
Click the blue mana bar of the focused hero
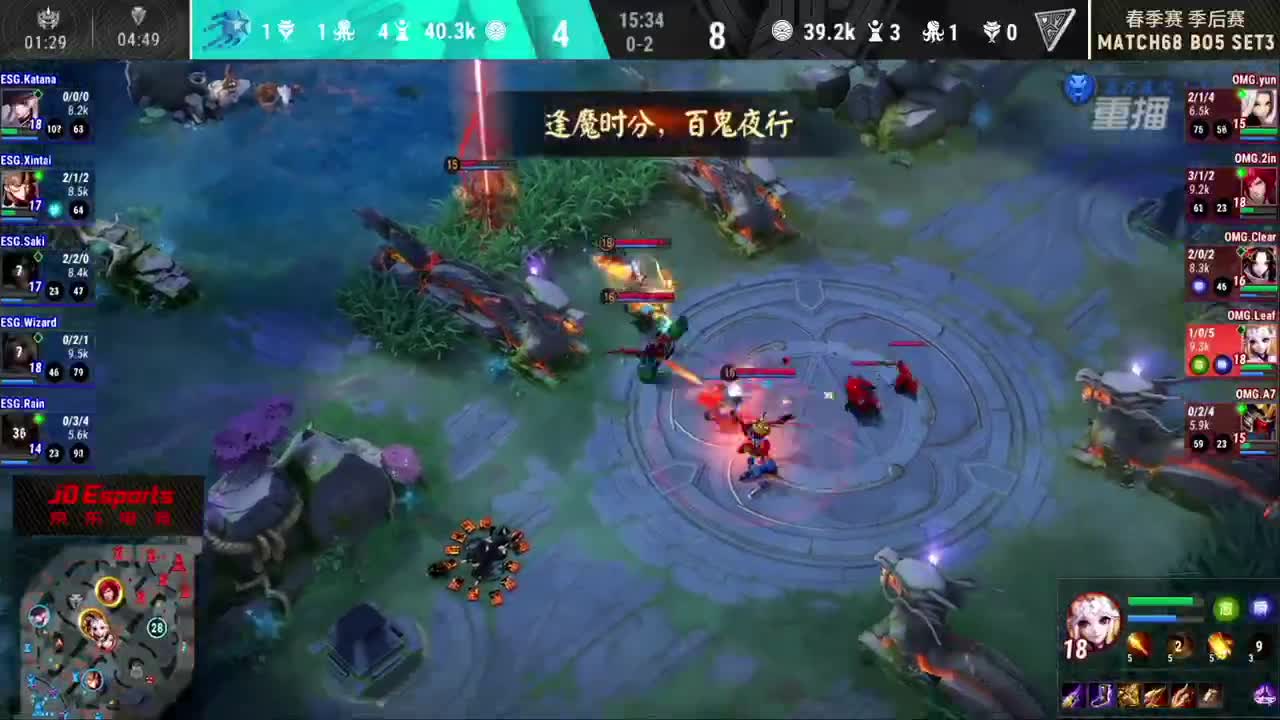pyautogui.click(x=1150, y=617)
